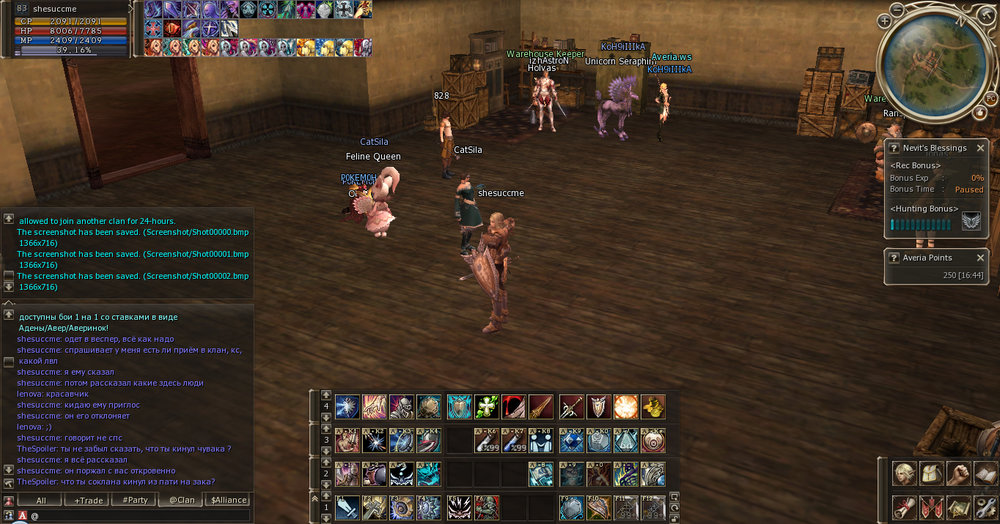Screen dimensions: 1000x524
Task: Activate the fiery orange burst skill
Action: pos(626,406)
